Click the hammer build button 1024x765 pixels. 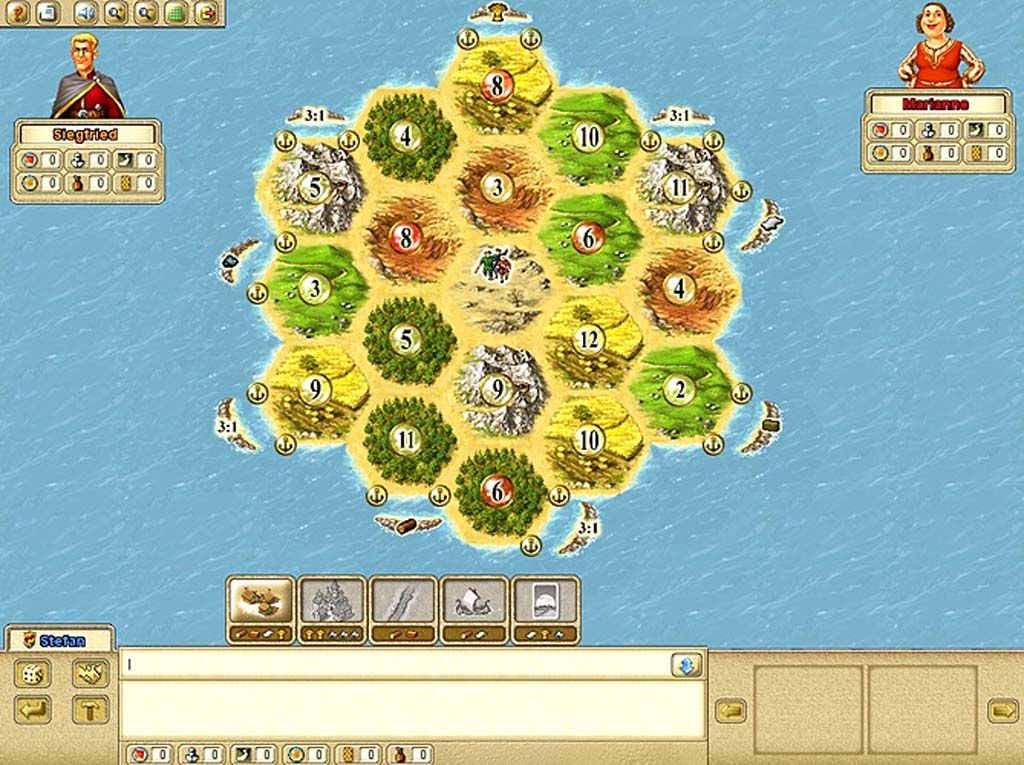[90, 709]
